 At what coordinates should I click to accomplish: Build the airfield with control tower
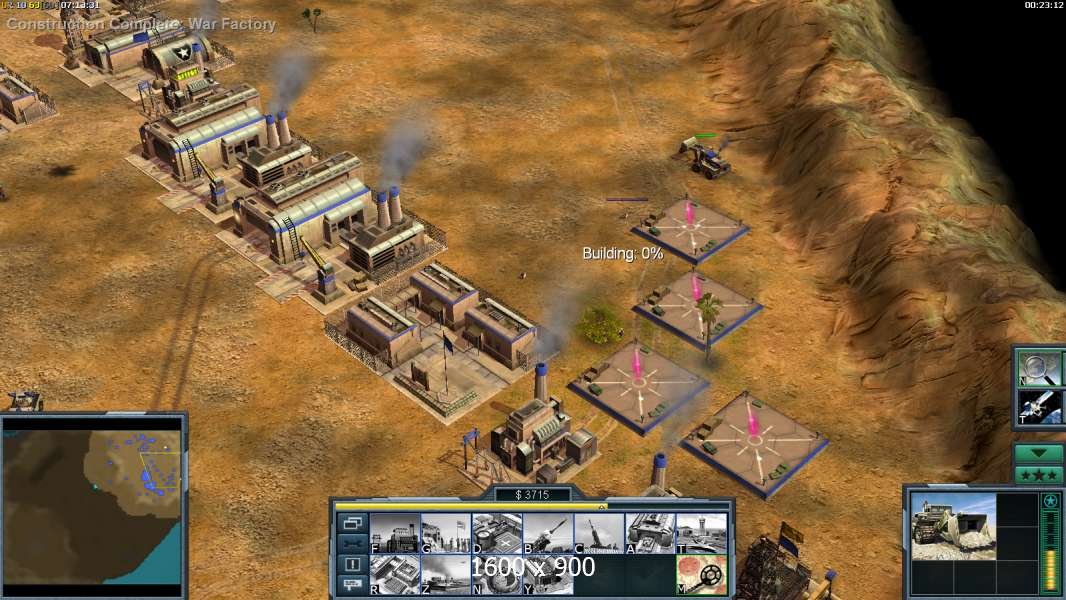coord(701,533)
